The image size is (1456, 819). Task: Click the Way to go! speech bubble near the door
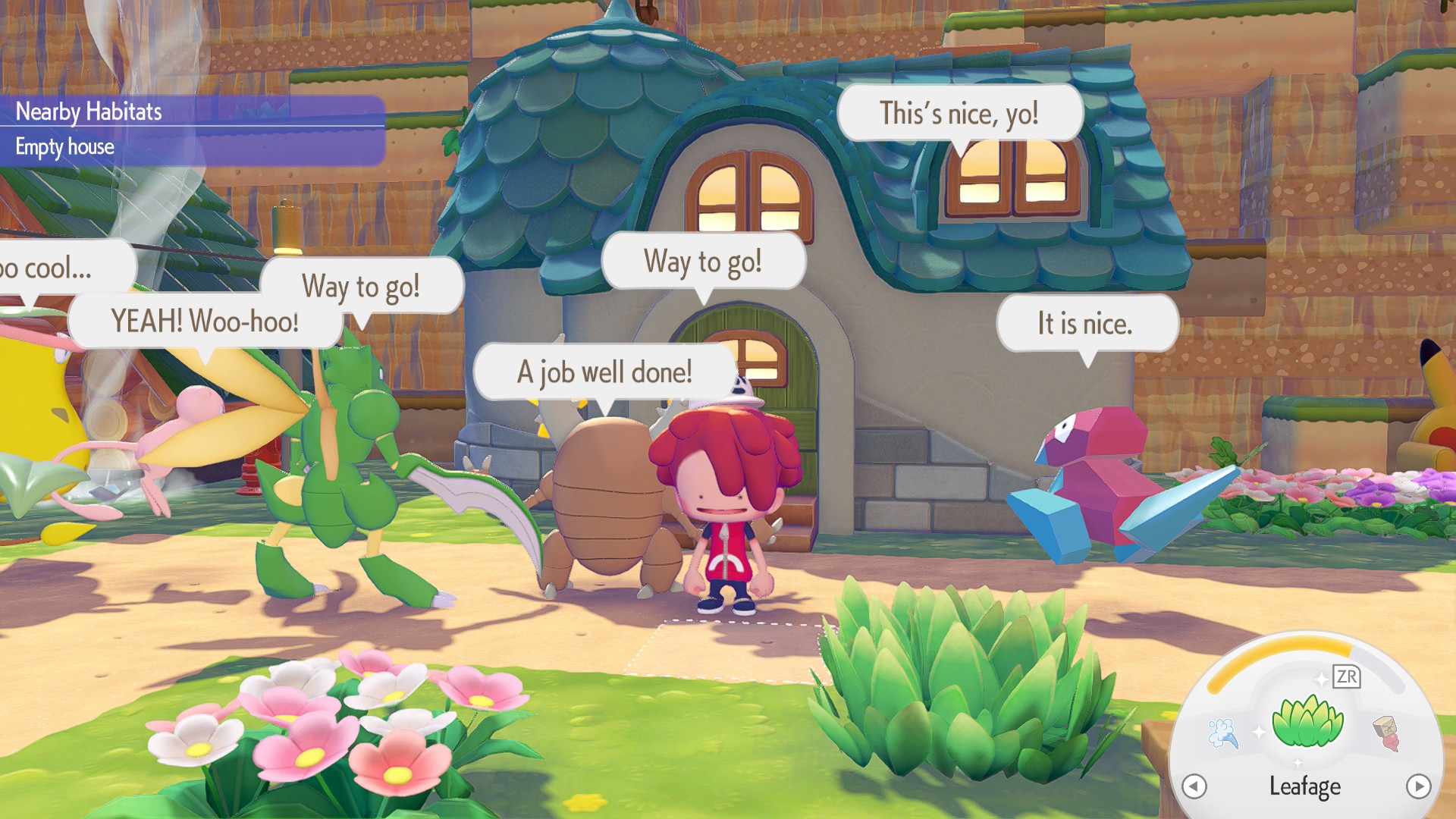704,261
